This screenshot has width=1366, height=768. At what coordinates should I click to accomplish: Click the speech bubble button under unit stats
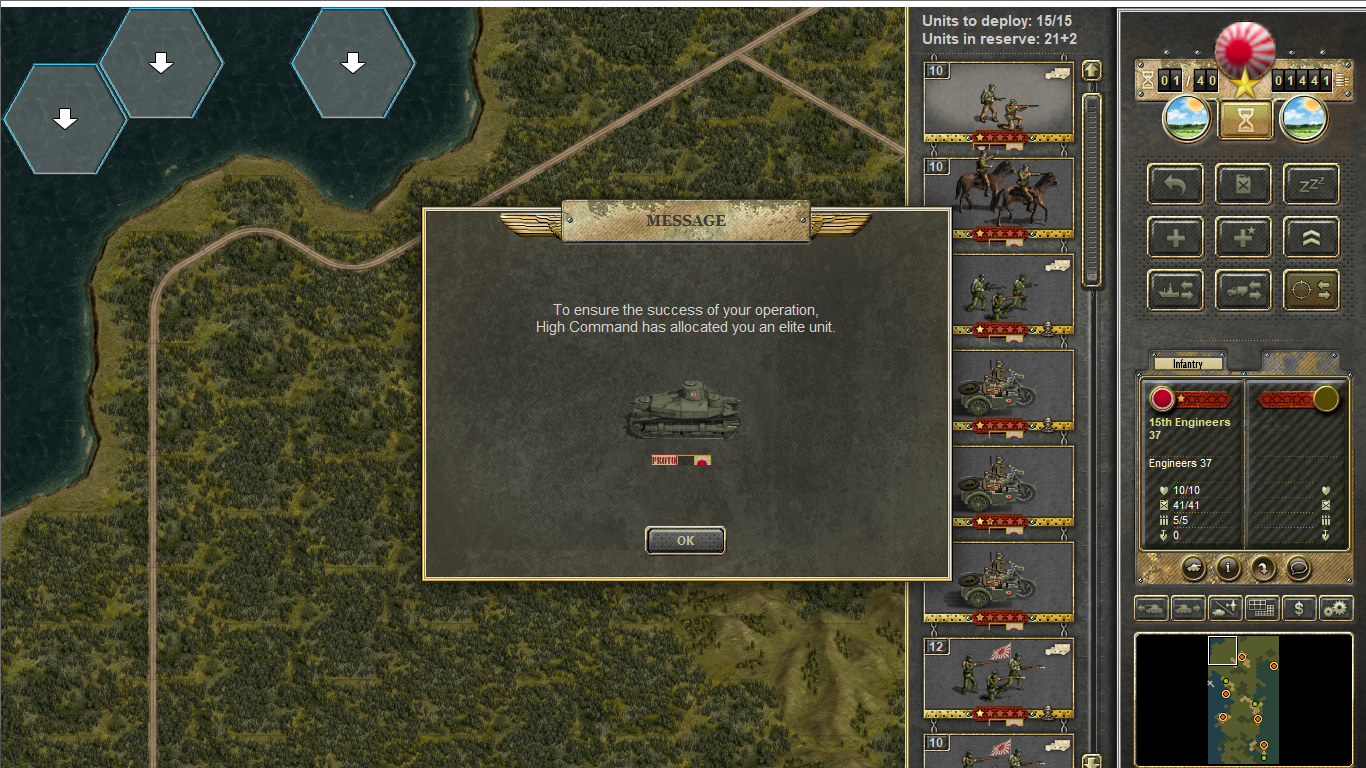click(x=1298, y=568)
